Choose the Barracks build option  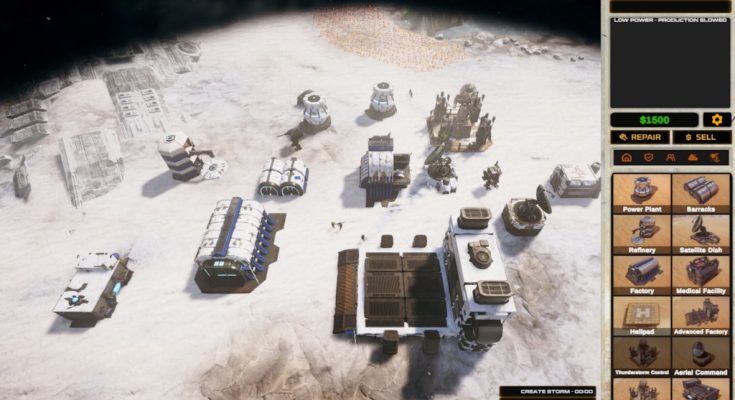[x=700, y=194]
